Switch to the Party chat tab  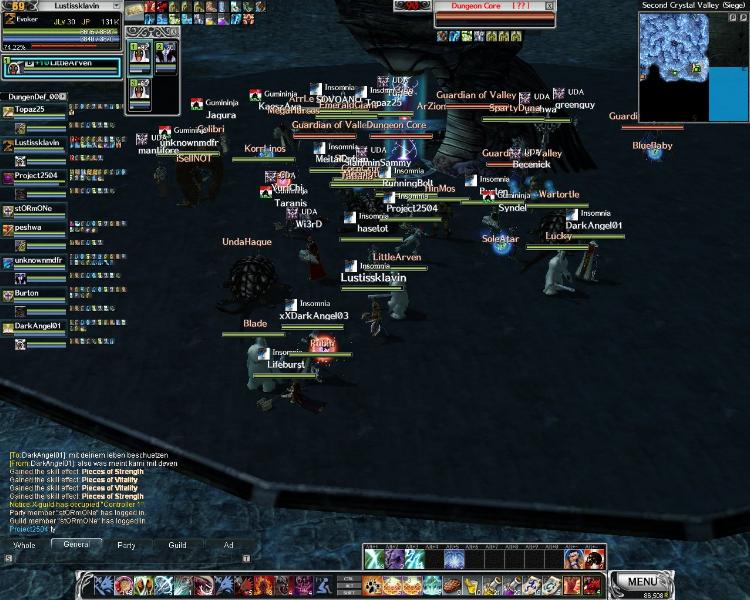click(x=126, y=545)
